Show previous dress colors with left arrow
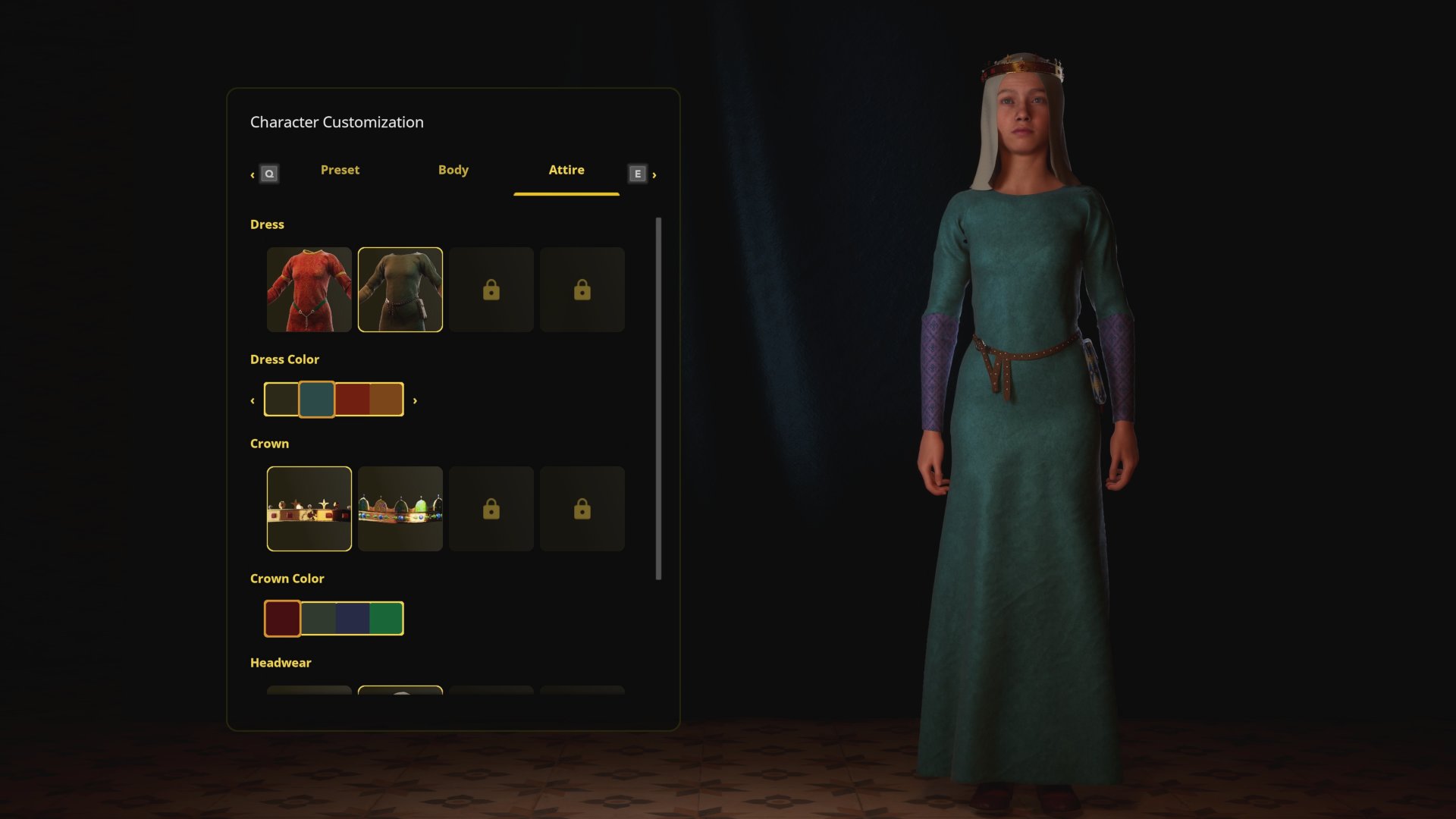This screenshot has width=1456, height=819. pyautogui.click(x=253, y=400)
